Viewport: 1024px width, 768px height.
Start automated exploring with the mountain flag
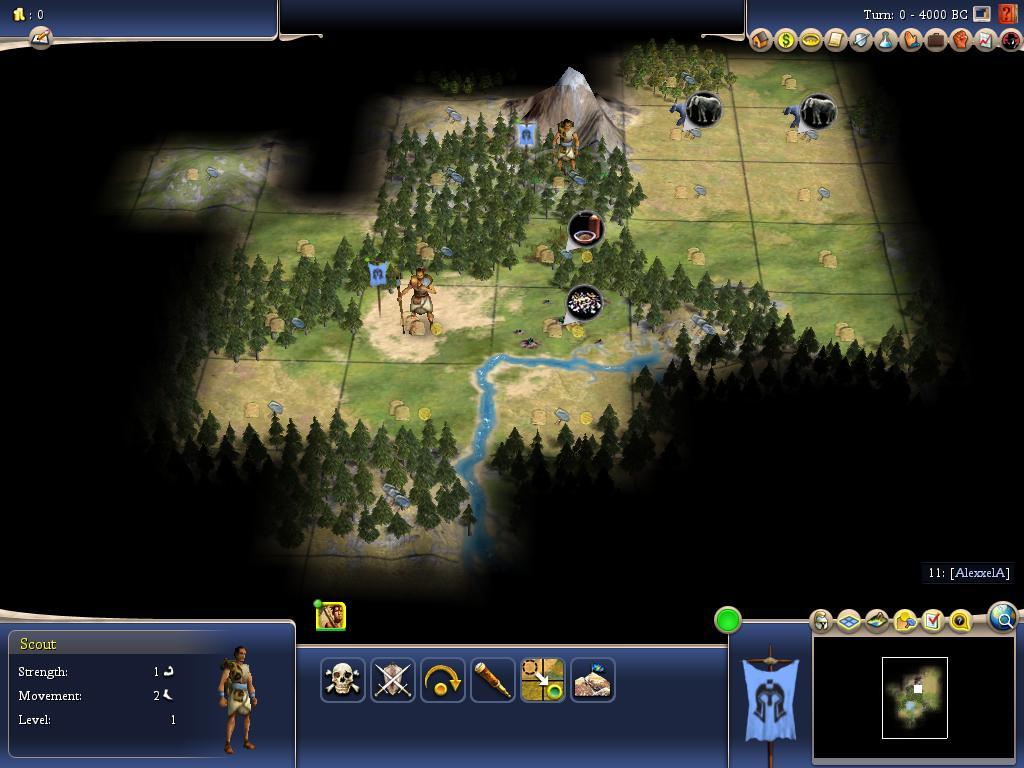click(593, 680)
